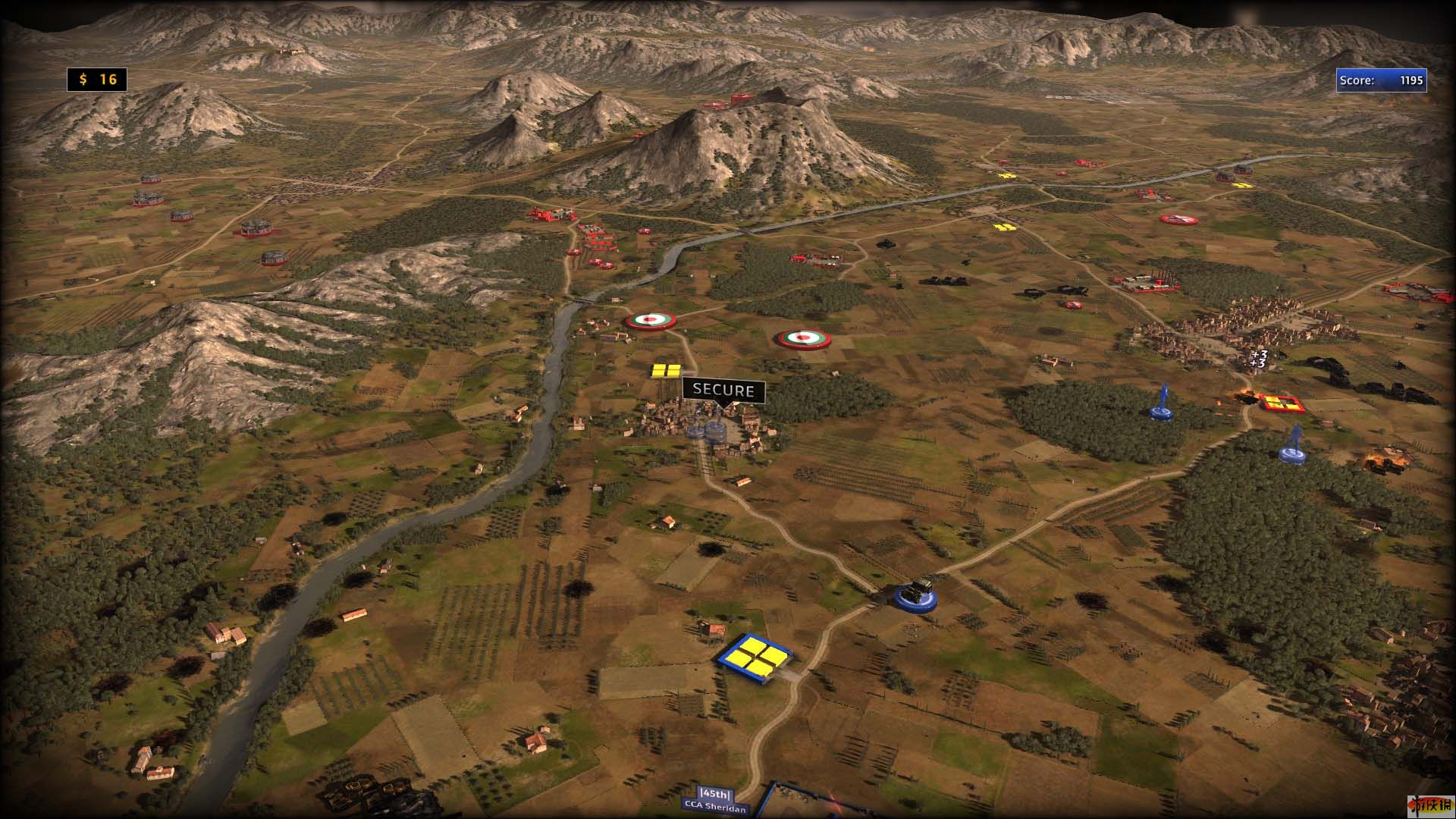1456x819 pixels.
Task: Select the 45th CCA Sheridan label
Action: tap(716, 801)
